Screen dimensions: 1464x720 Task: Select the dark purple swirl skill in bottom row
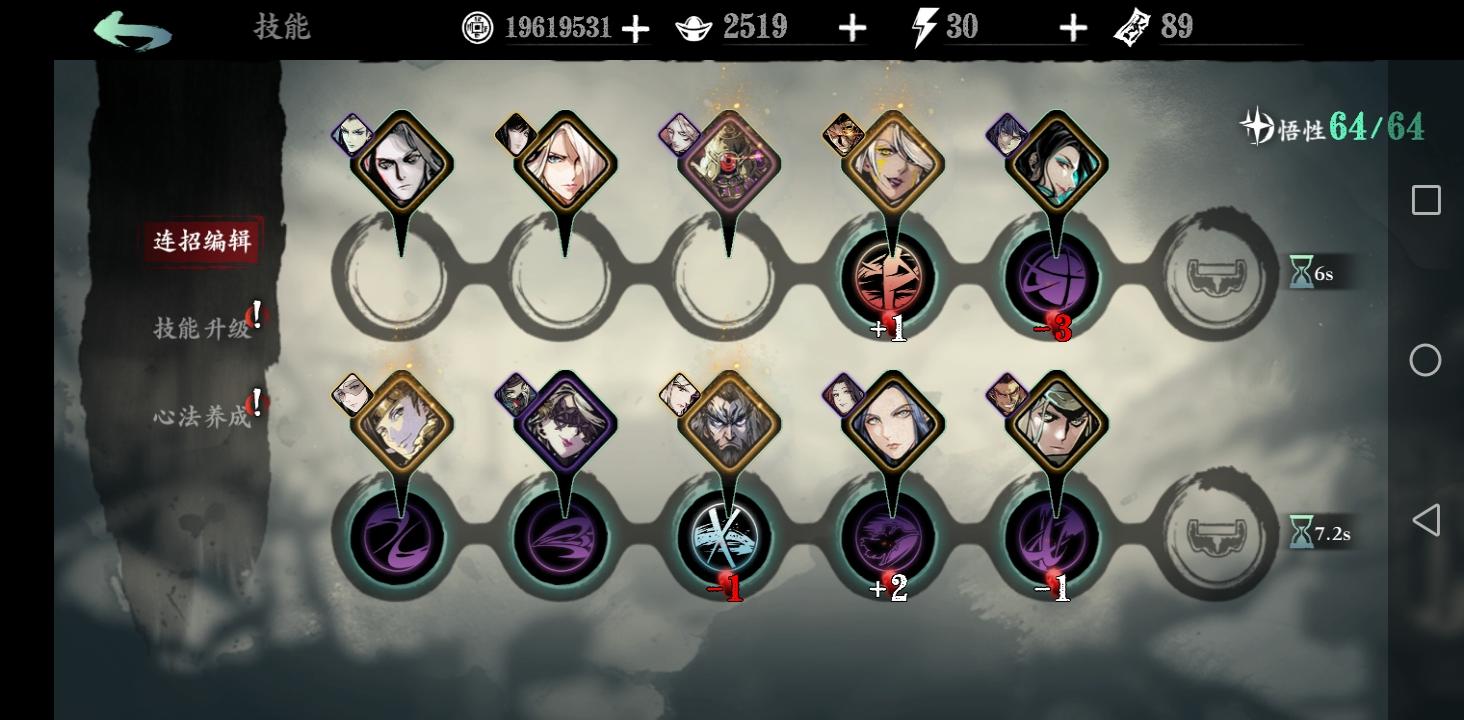pos(397,535)
